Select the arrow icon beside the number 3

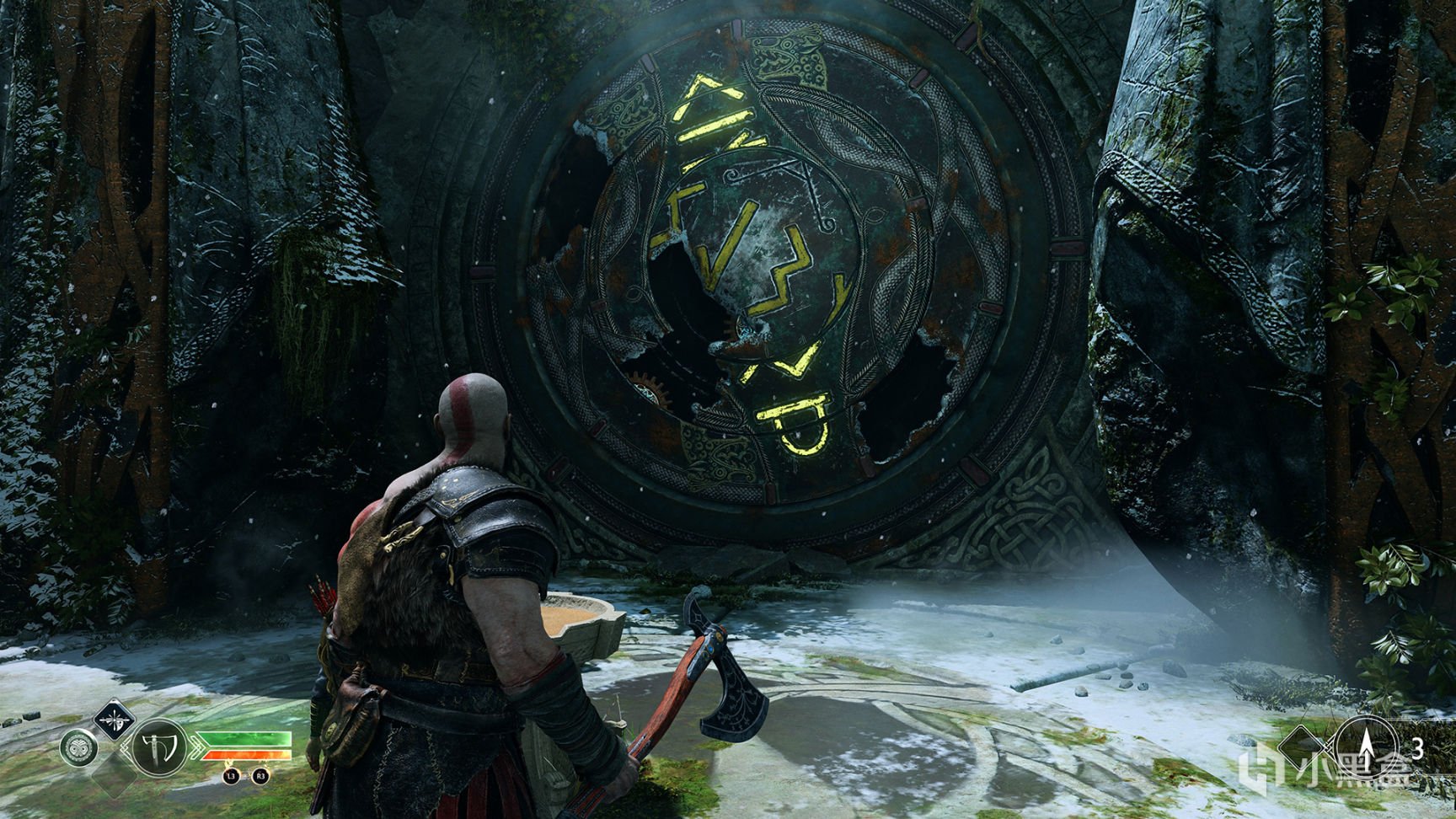pyautogui.click(x=1363, y=745)
